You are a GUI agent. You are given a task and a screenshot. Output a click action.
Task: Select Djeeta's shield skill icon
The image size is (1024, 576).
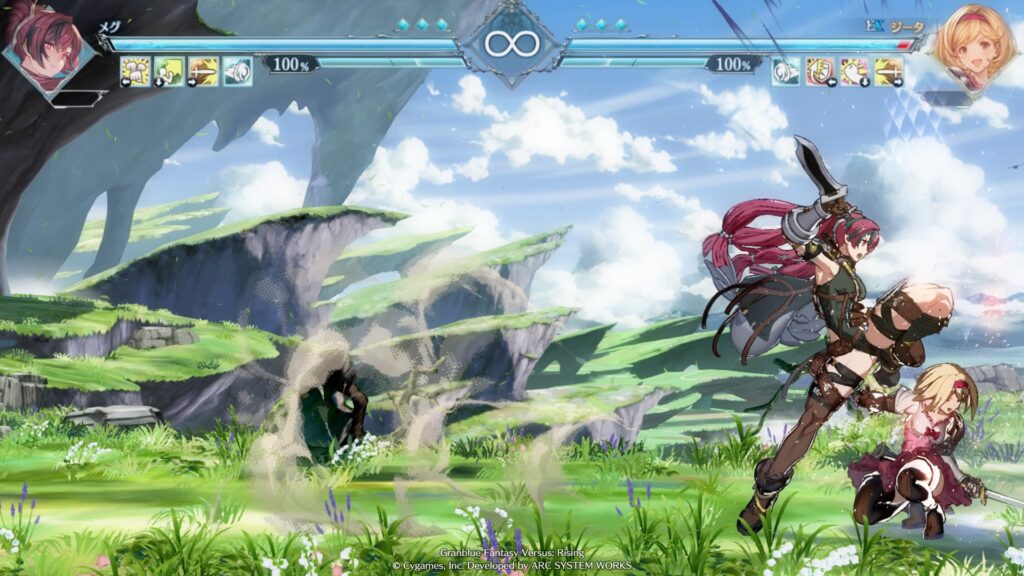point(820,71)
